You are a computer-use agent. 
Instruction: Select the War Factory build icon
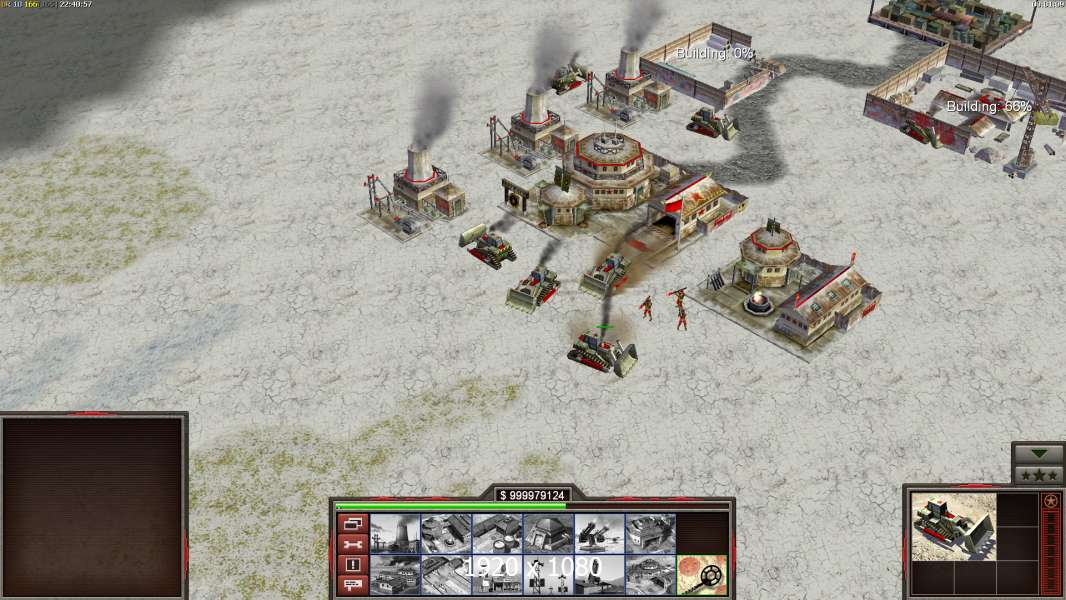point(650,533)
